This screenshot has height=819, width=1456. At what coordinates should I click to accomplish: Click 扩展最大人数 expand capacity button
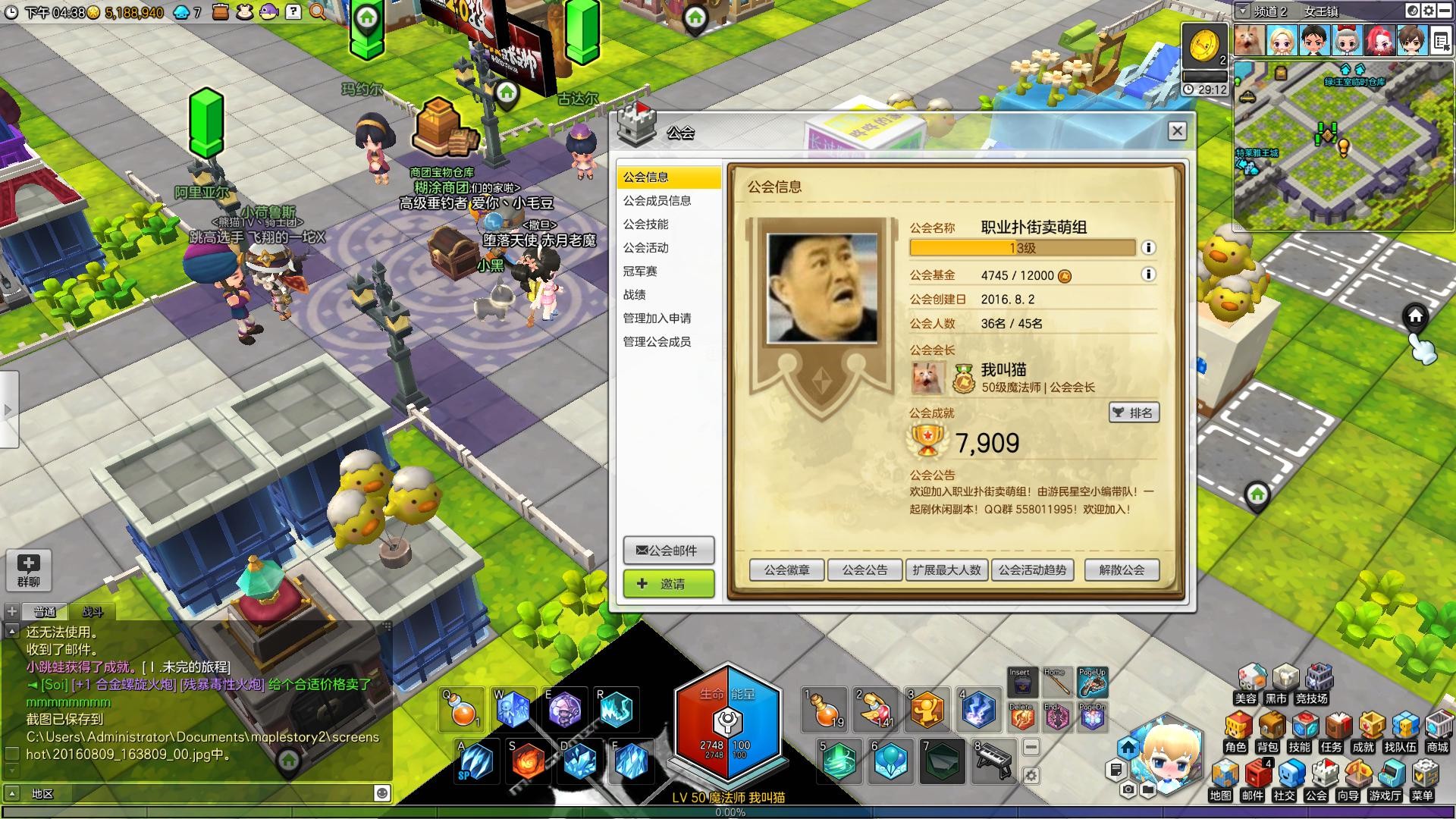946,570
